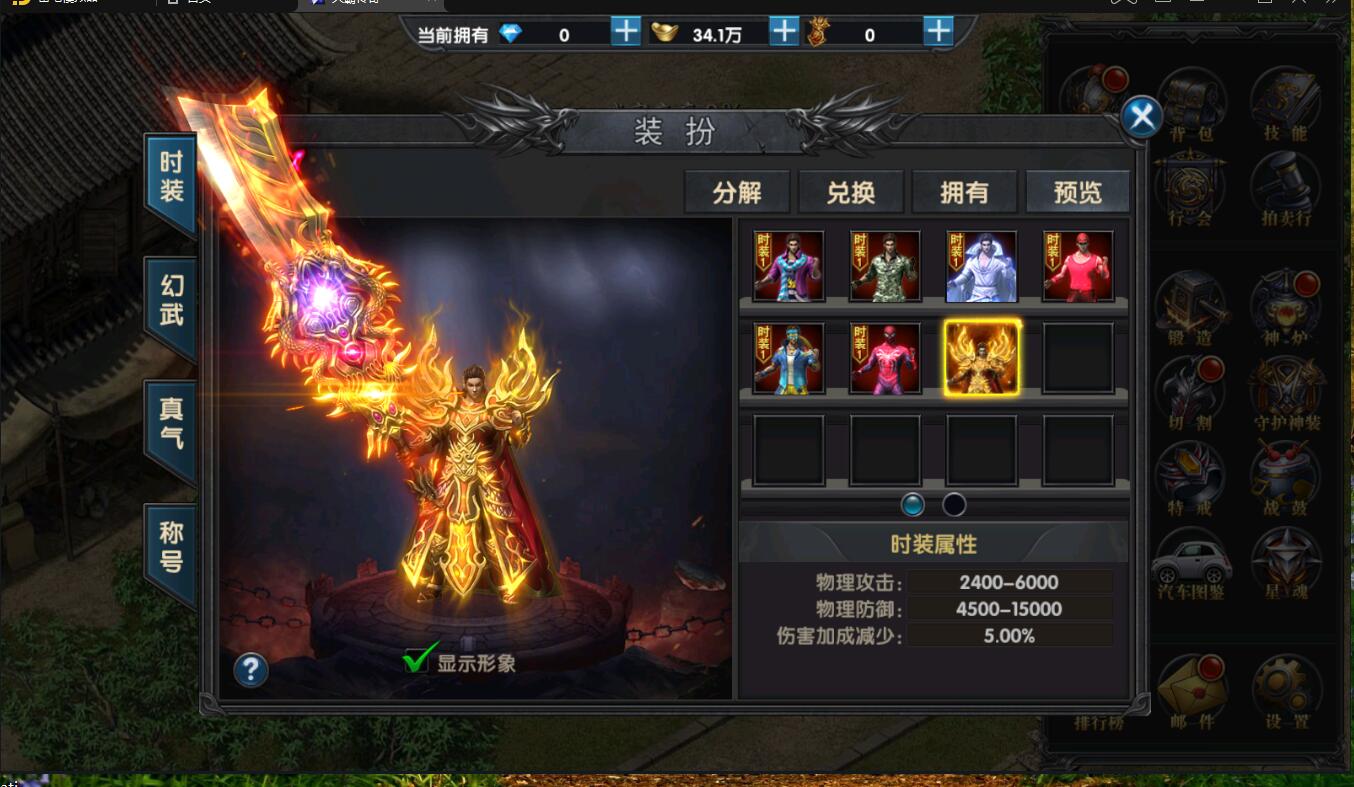Select the camouflage outfit costume
Image resolution: width=1354 pixels, height=787 pixels.
885,266
